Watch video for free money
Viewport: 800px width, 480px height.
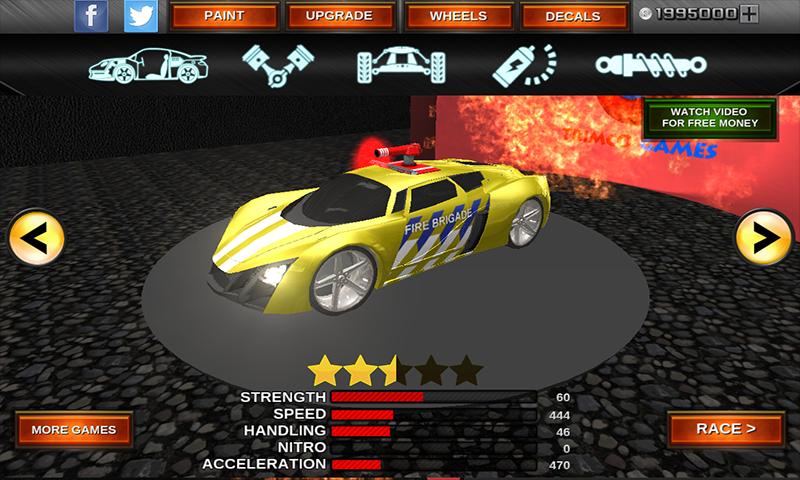pos(709,116)
